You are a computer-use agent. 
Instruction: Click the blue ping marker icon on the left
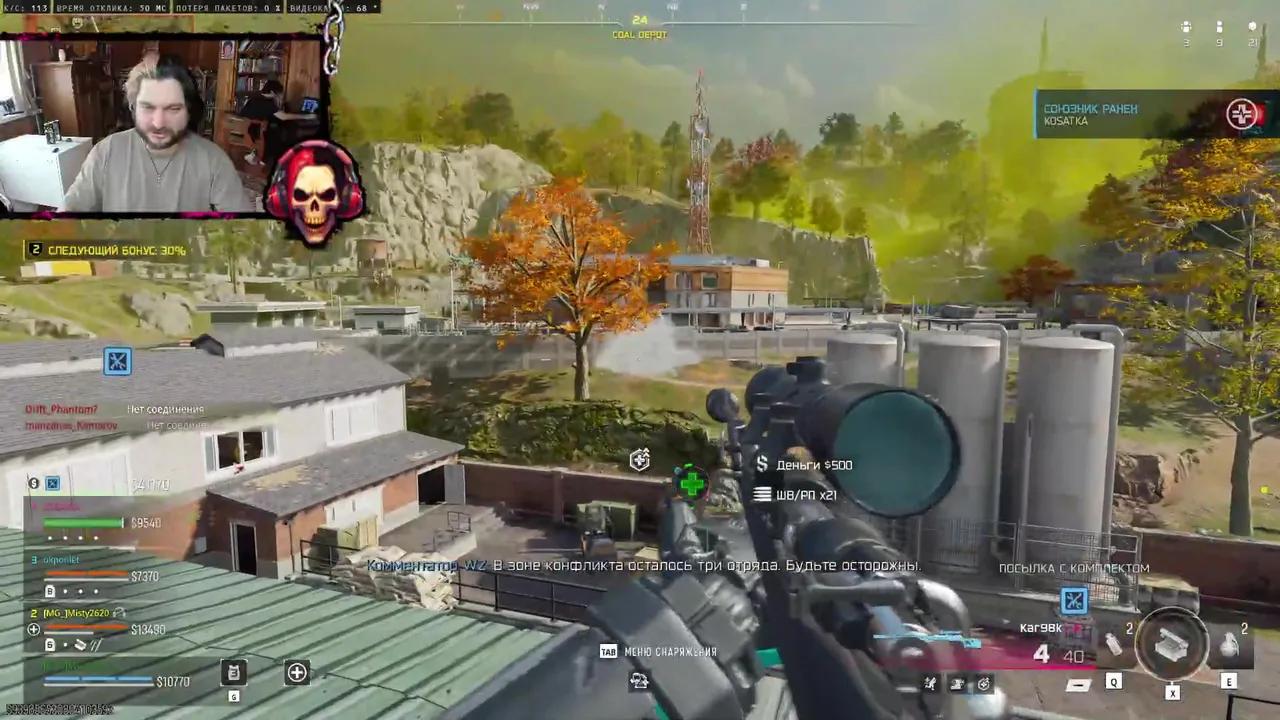pyautogui.click(x=117, y=361)
